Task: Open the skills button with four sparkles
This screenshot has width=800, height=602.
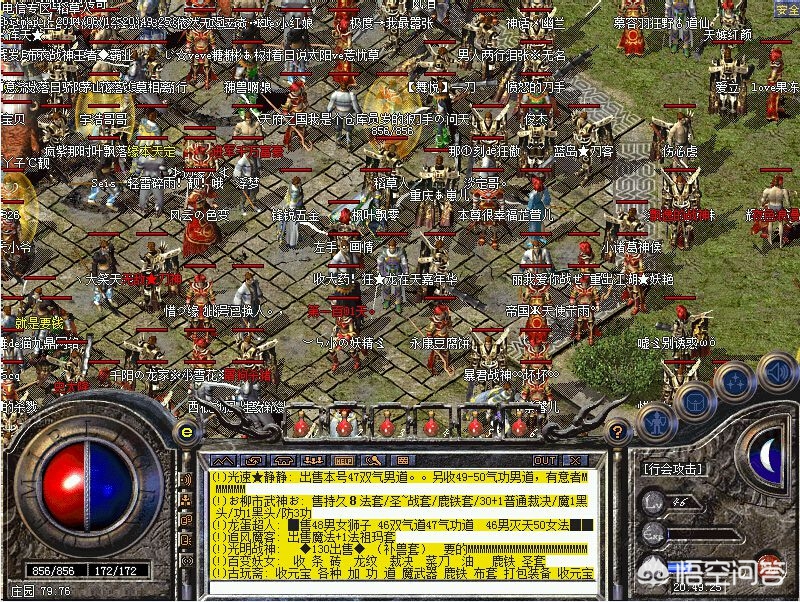Action: click(x=736, y=381)
